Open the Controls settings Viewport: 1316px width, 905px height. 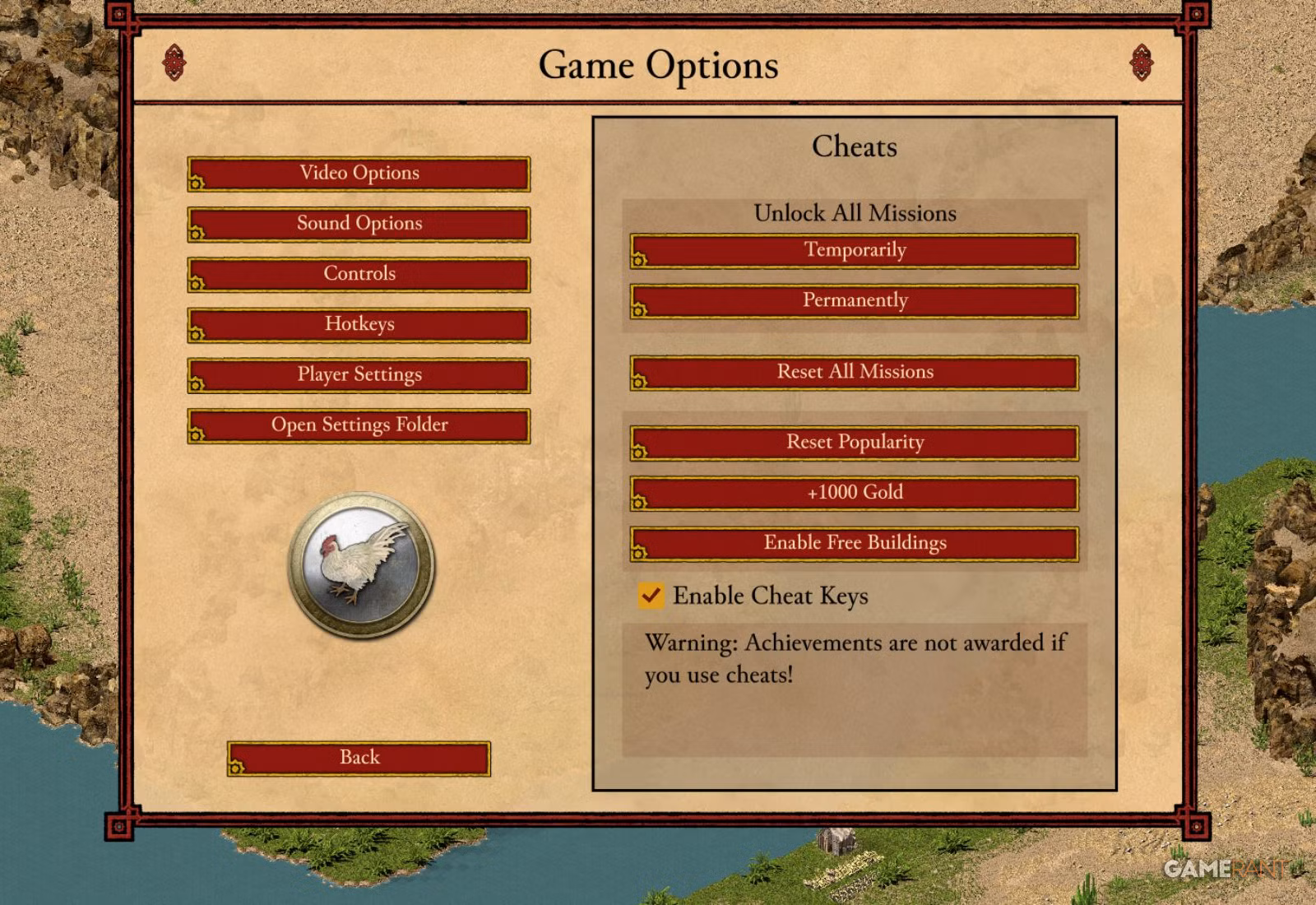tap(359, 273)
